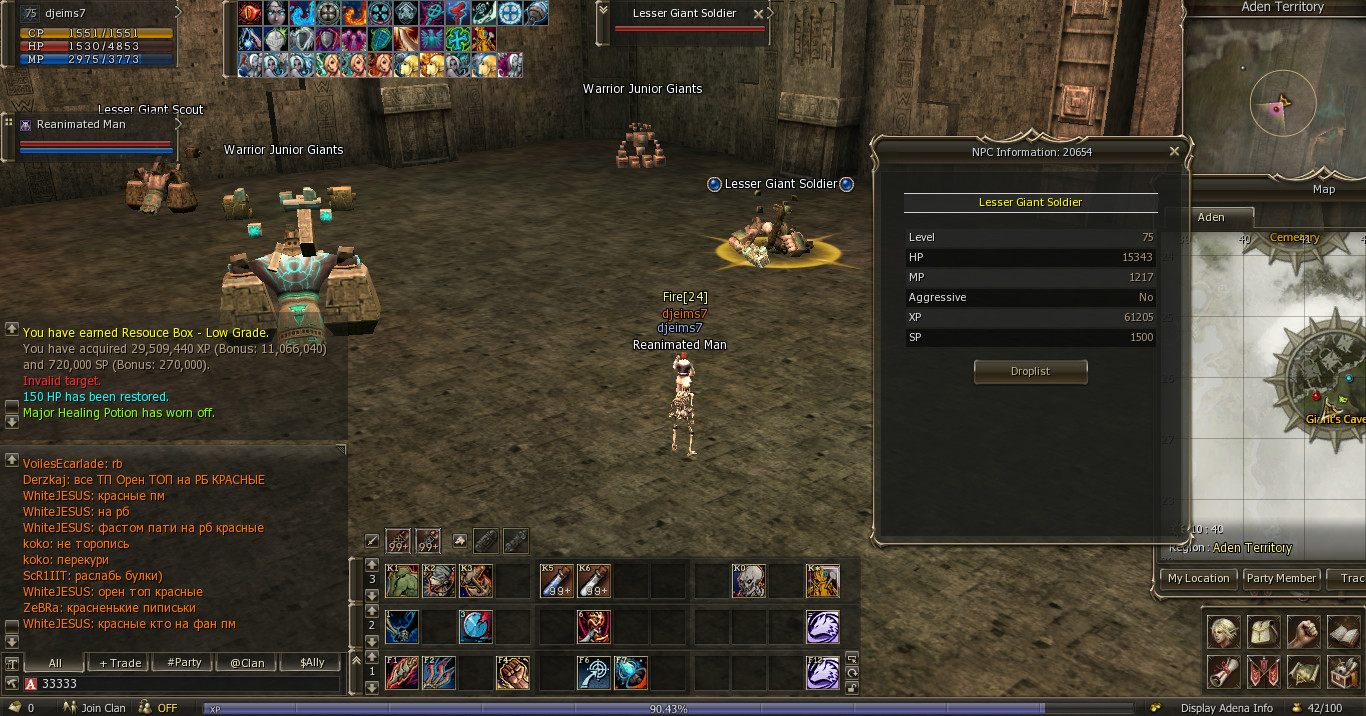The image size is (1366, 716).
Task: Click the My Location map button
Action: (1198, 578)
